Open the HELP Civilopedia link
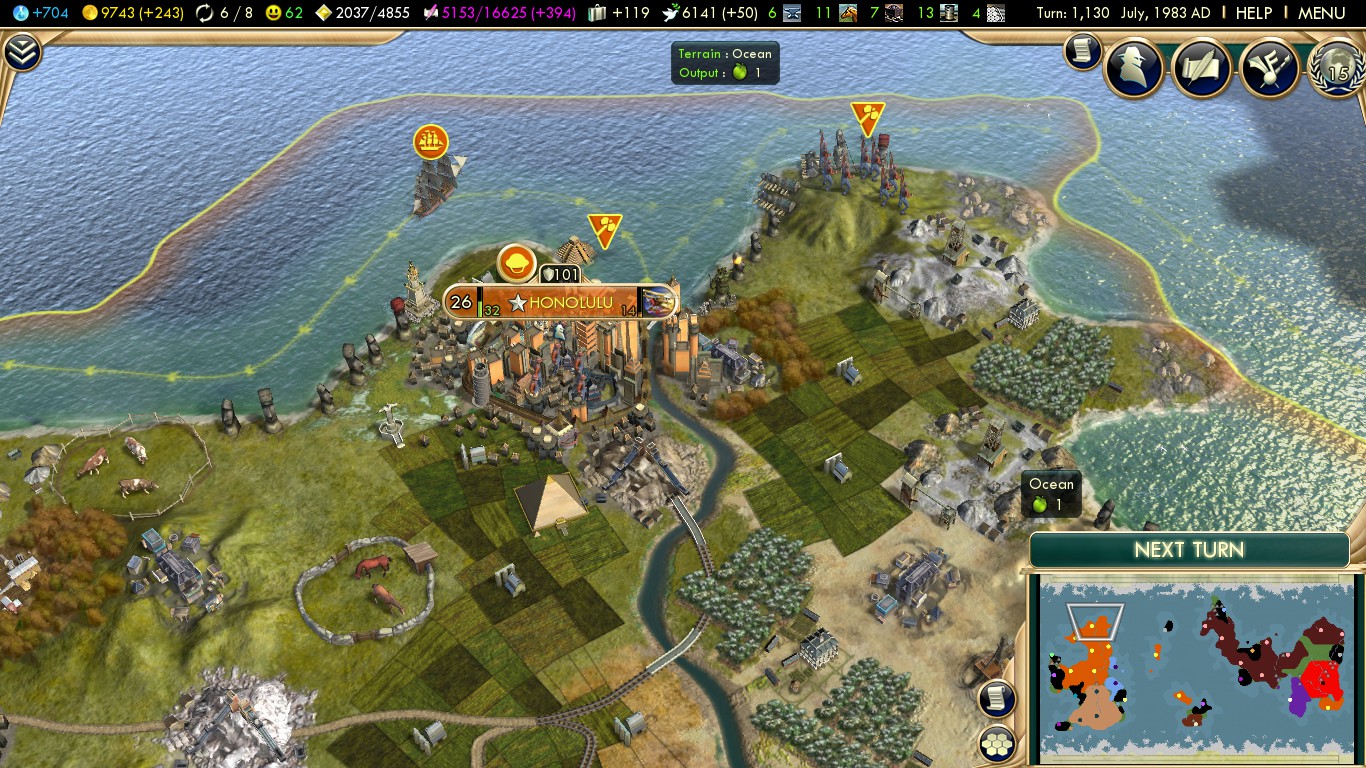1366x768 pixels. click(x=1253, y=13)
